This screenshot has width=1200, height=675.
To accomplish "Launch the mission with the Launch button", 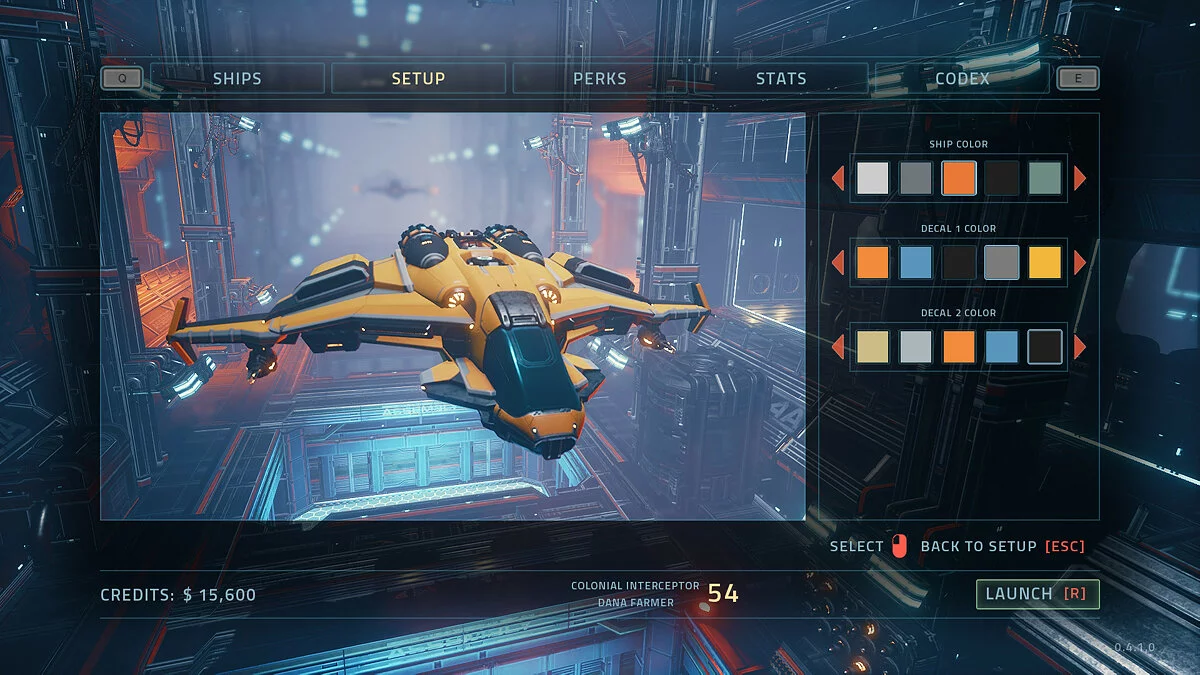I will [x=1037, y=594].
